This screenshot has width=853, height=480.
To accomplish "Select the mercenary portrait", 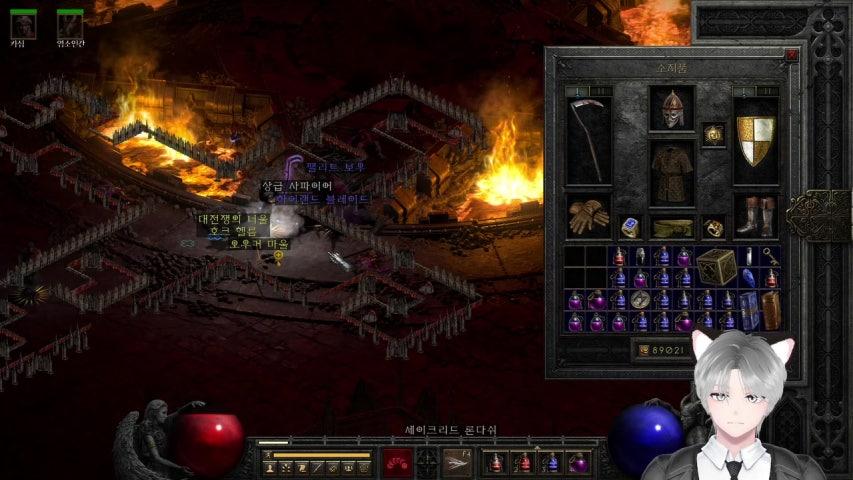I will 18,25.
